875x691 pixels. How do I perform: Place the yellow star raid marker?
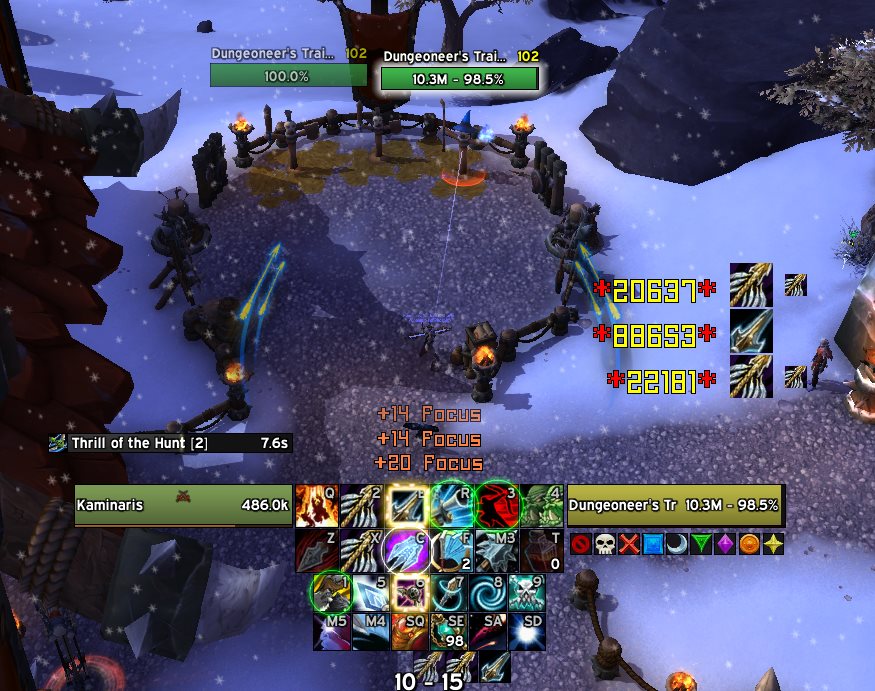[x=777, y=544]
